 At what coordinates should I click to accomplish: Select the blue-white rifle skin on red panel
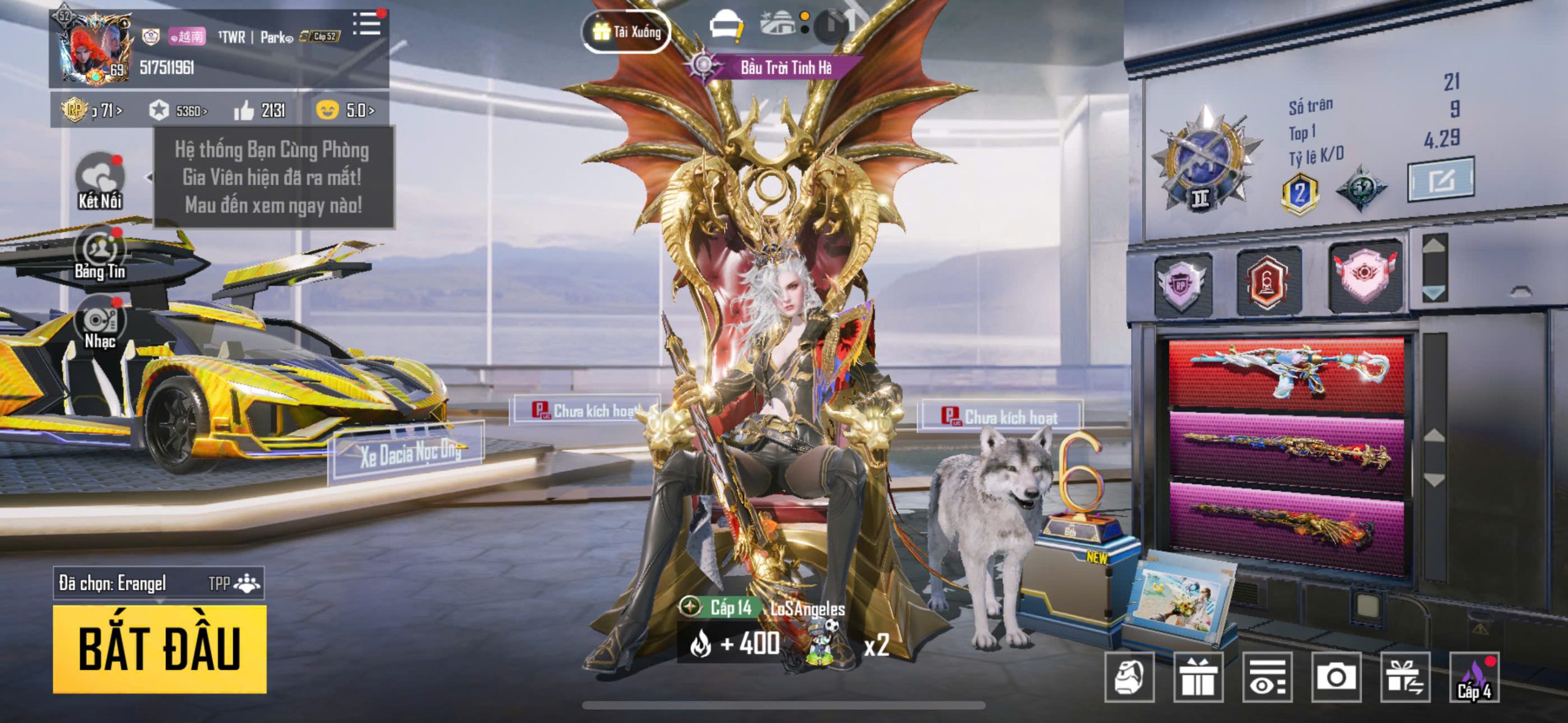[1286, 372]
